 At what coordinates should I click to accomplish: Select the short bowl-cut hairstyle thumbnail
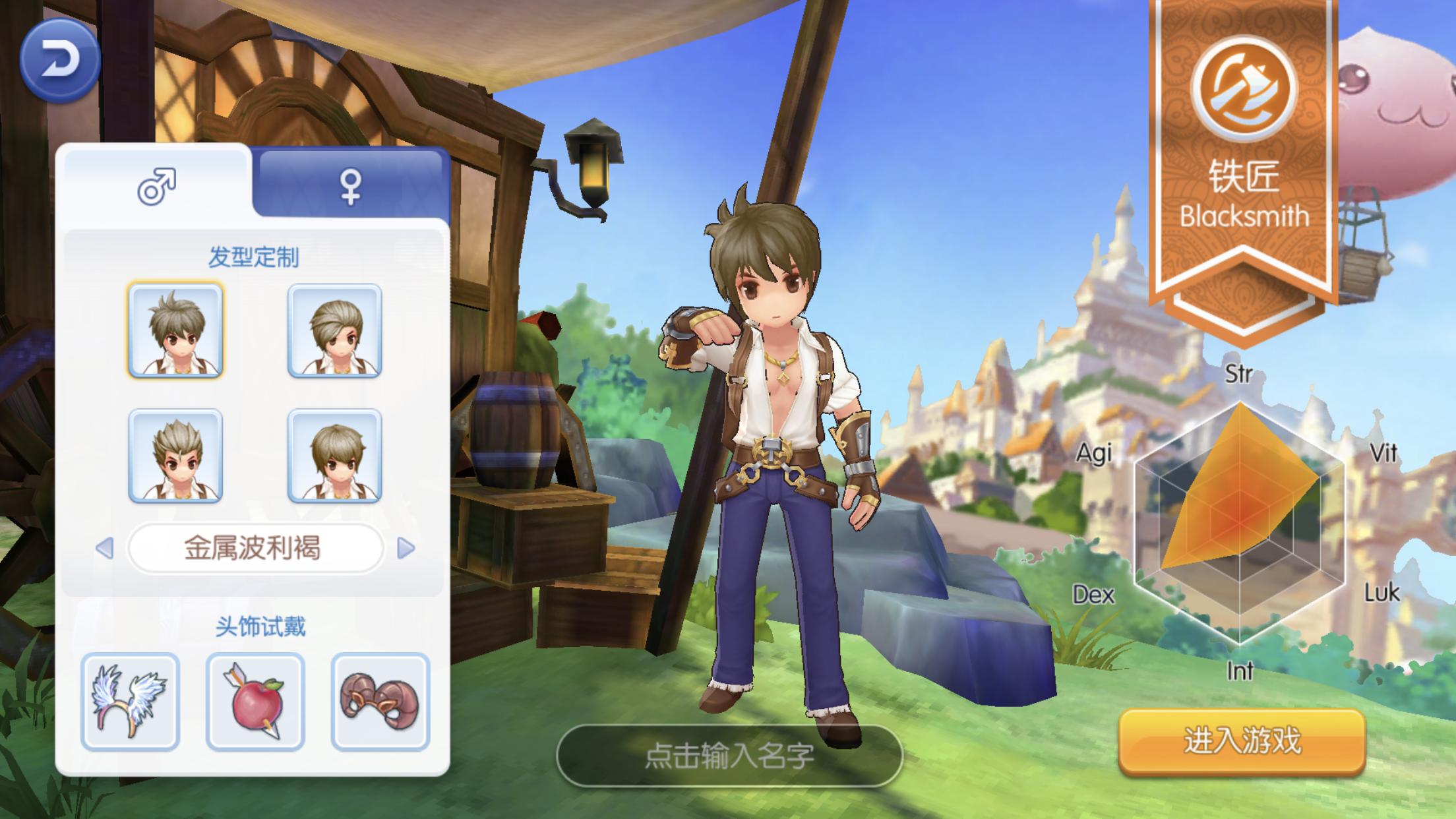coord(335,456)
